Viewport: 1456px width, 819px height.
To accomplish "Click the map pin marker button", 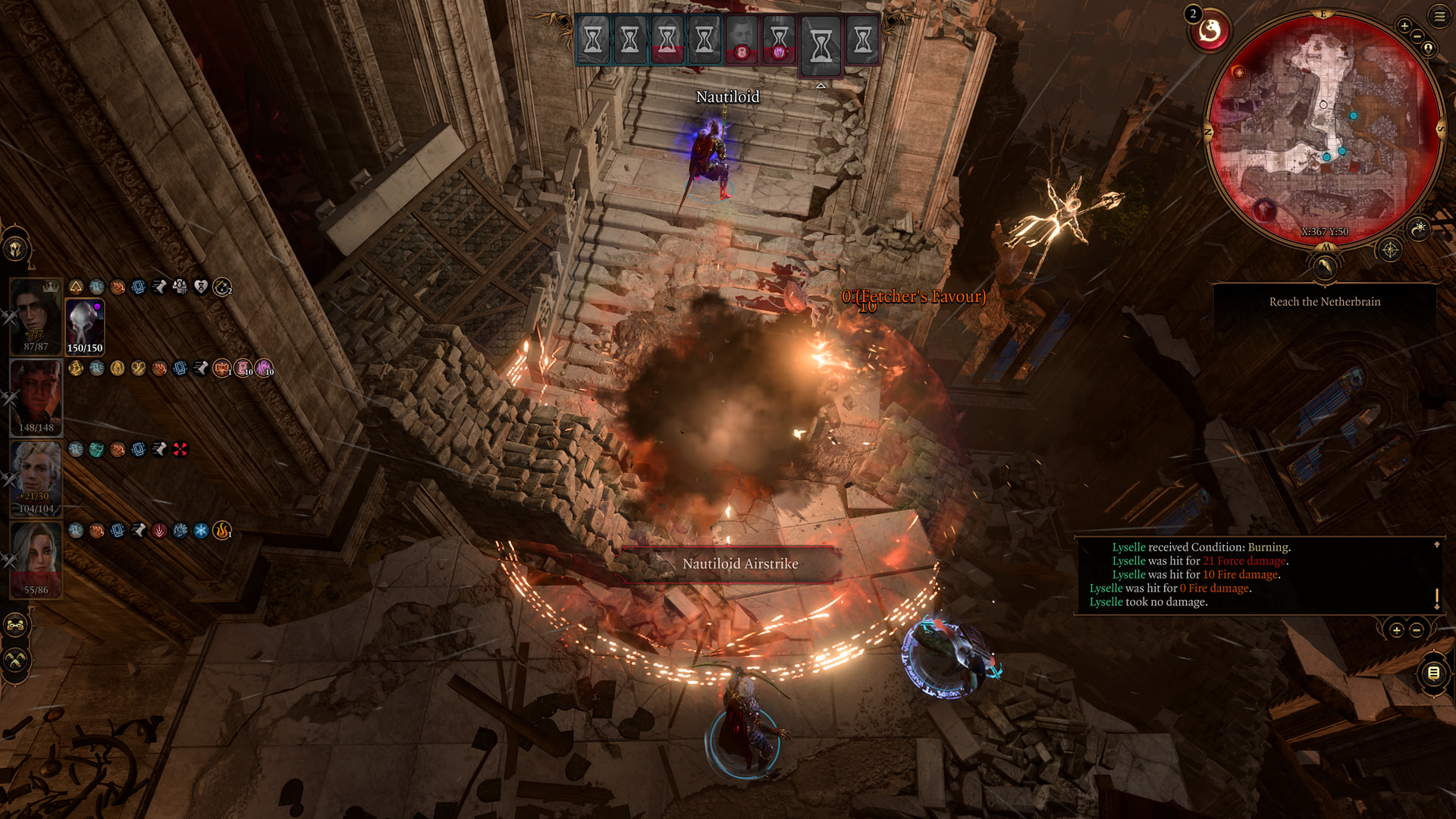I will coord(1429,49).
